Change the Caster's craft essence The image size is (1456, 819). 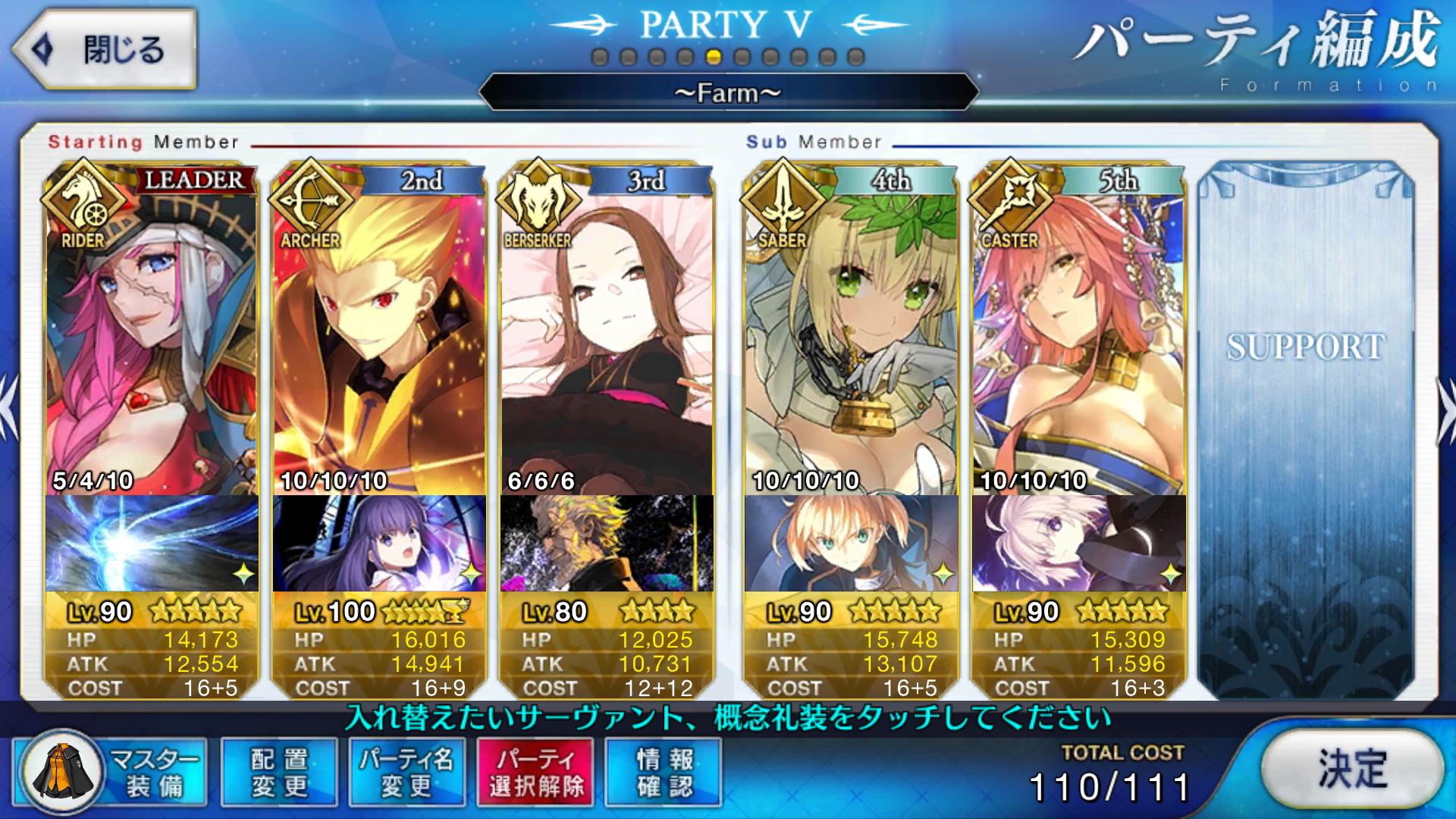[1078, 543]
